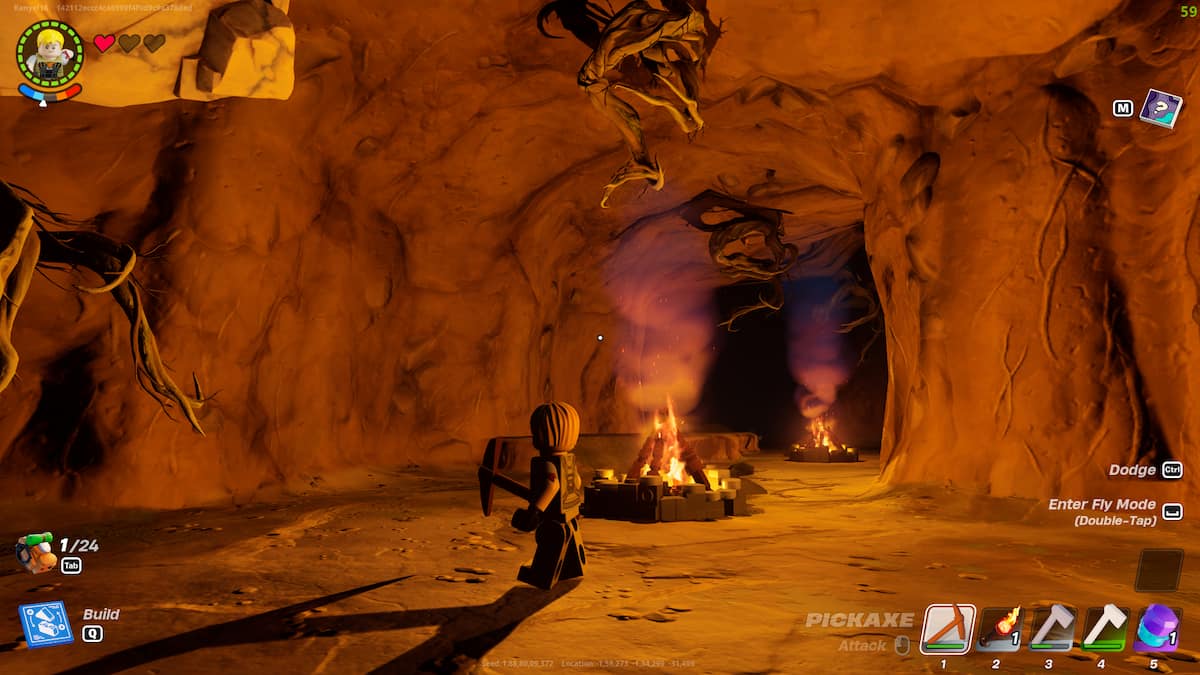Click the player character portrait
1200x675 pixels.
point(49,53)
